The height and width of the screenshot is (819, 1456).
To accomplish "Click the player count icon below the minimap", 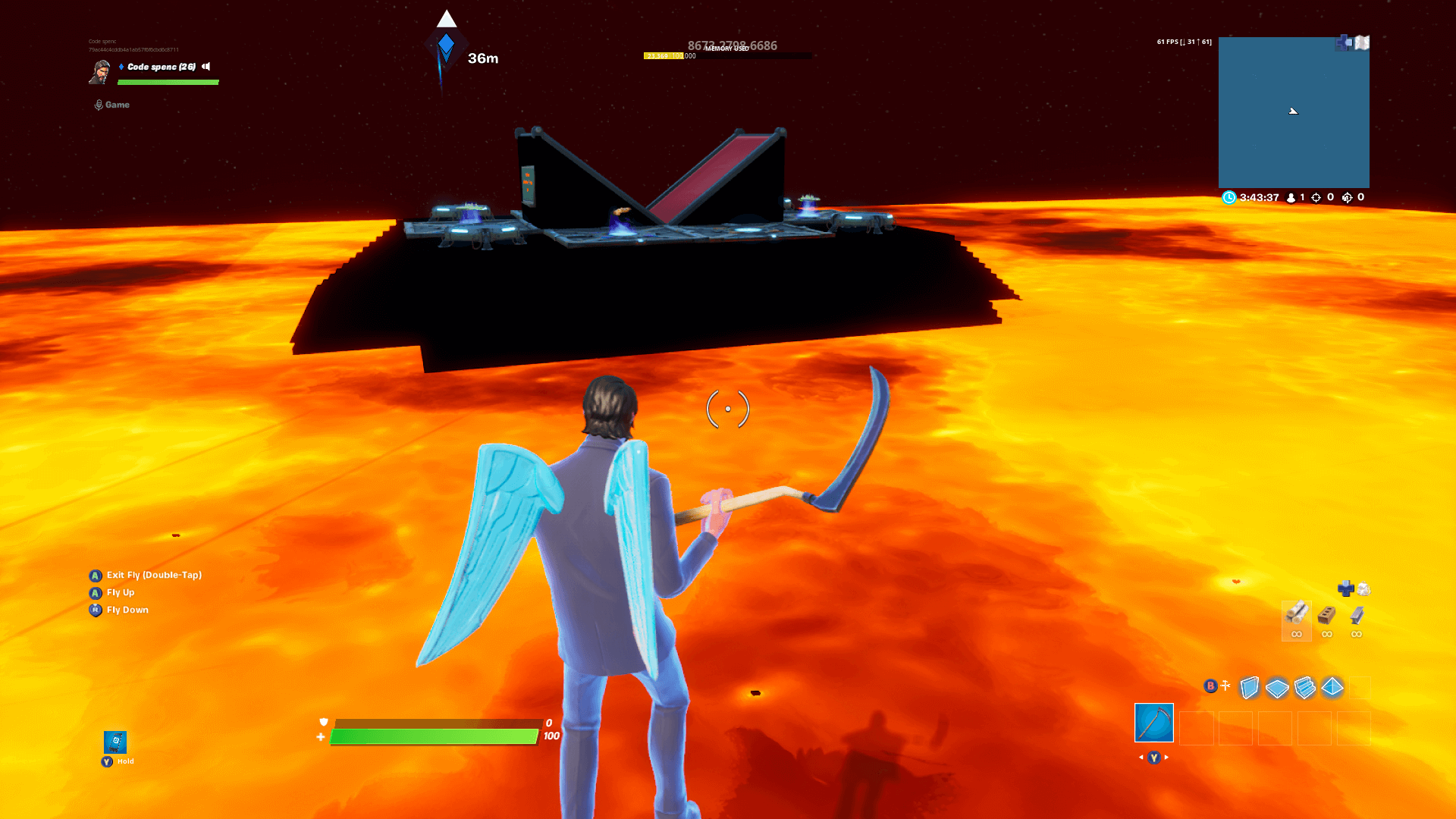I will click(x=1291, y=197).
